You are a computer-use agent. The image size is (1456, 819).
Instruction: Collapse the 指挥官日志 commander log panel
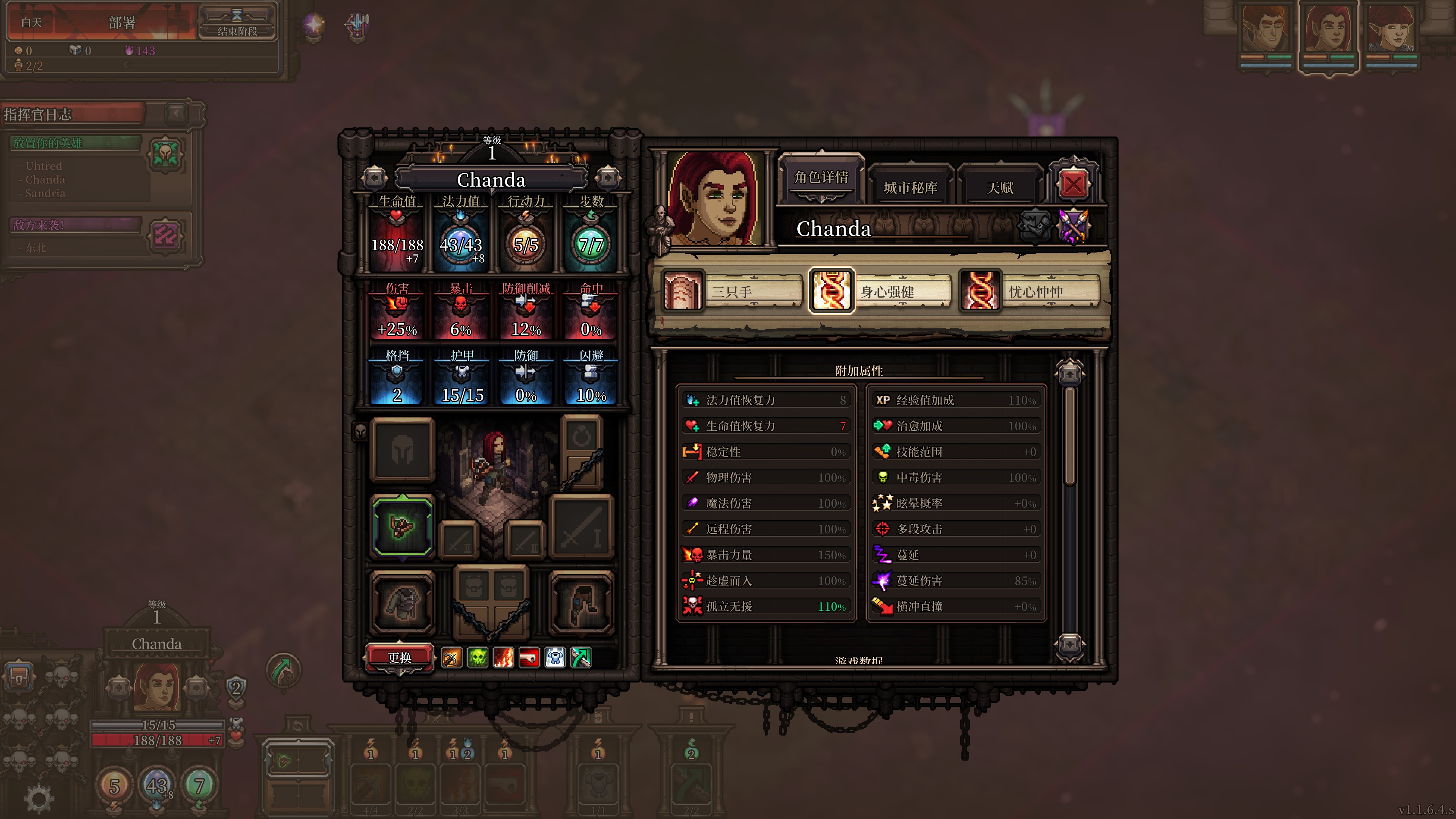point(176,114)
